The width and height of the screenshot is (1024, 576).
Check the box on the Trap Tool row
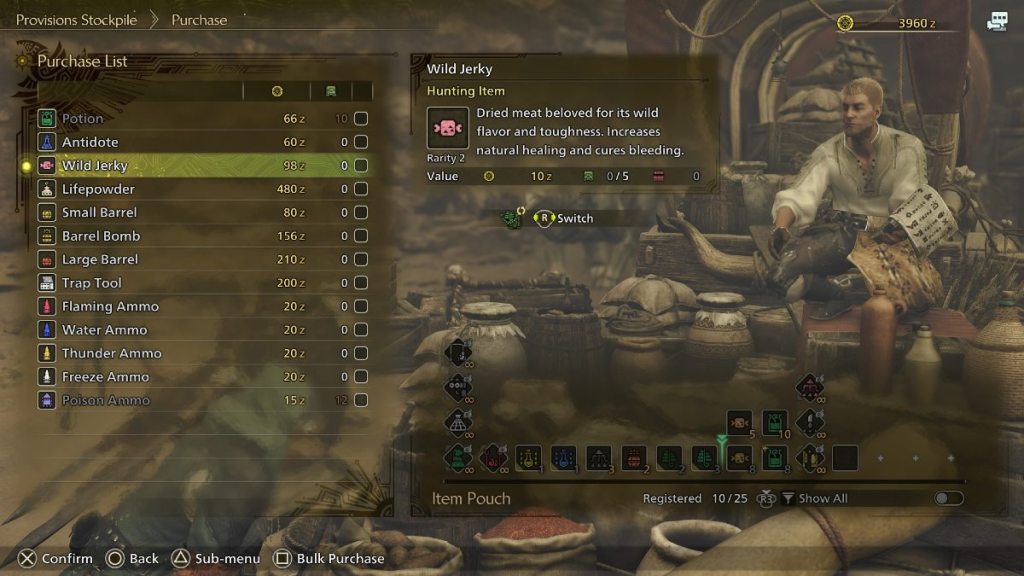click(361, 283)
